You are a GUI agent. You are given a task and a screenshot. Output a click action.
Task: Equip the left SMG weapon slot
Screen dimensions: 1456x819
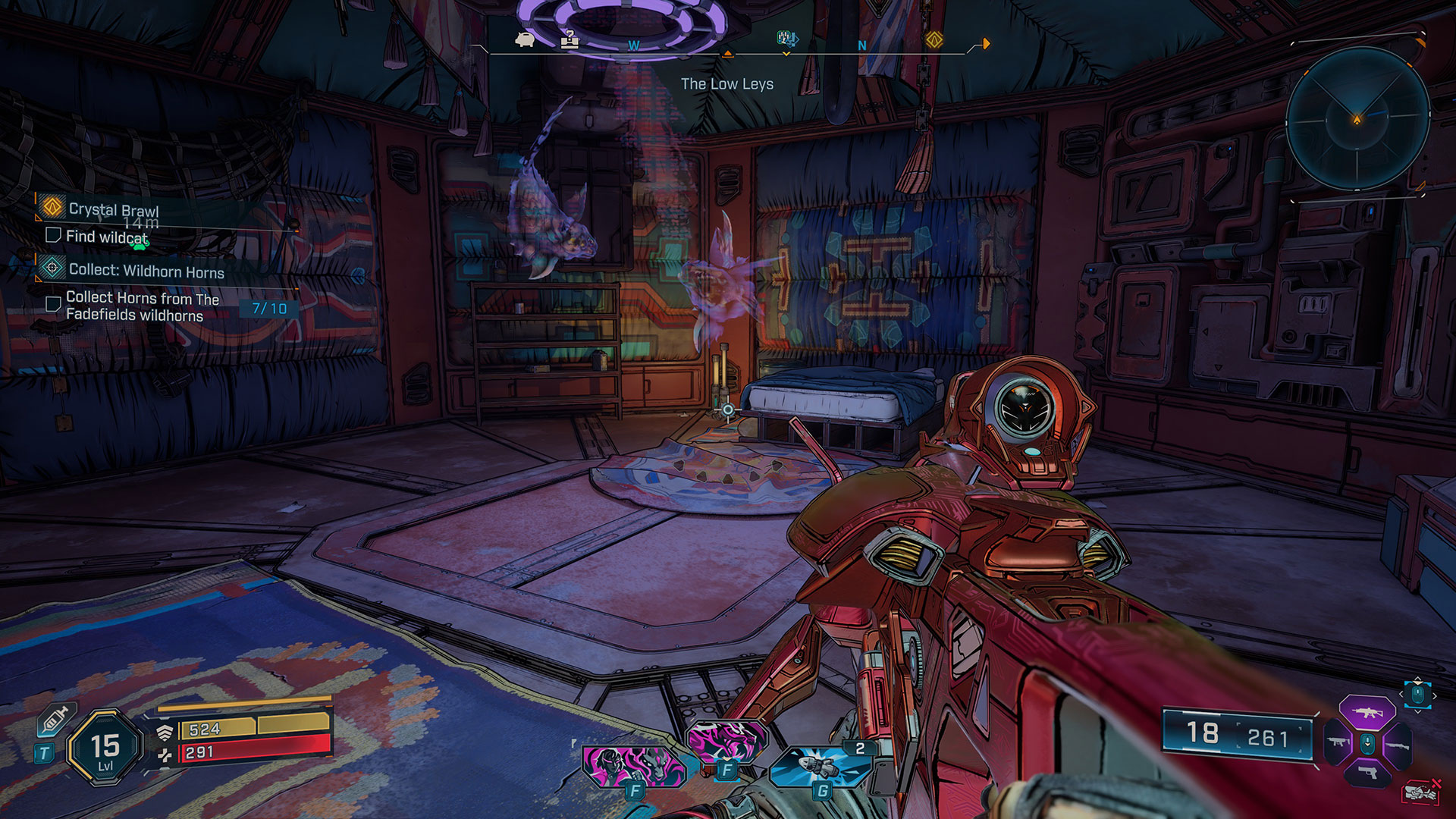pos(1338,742)
